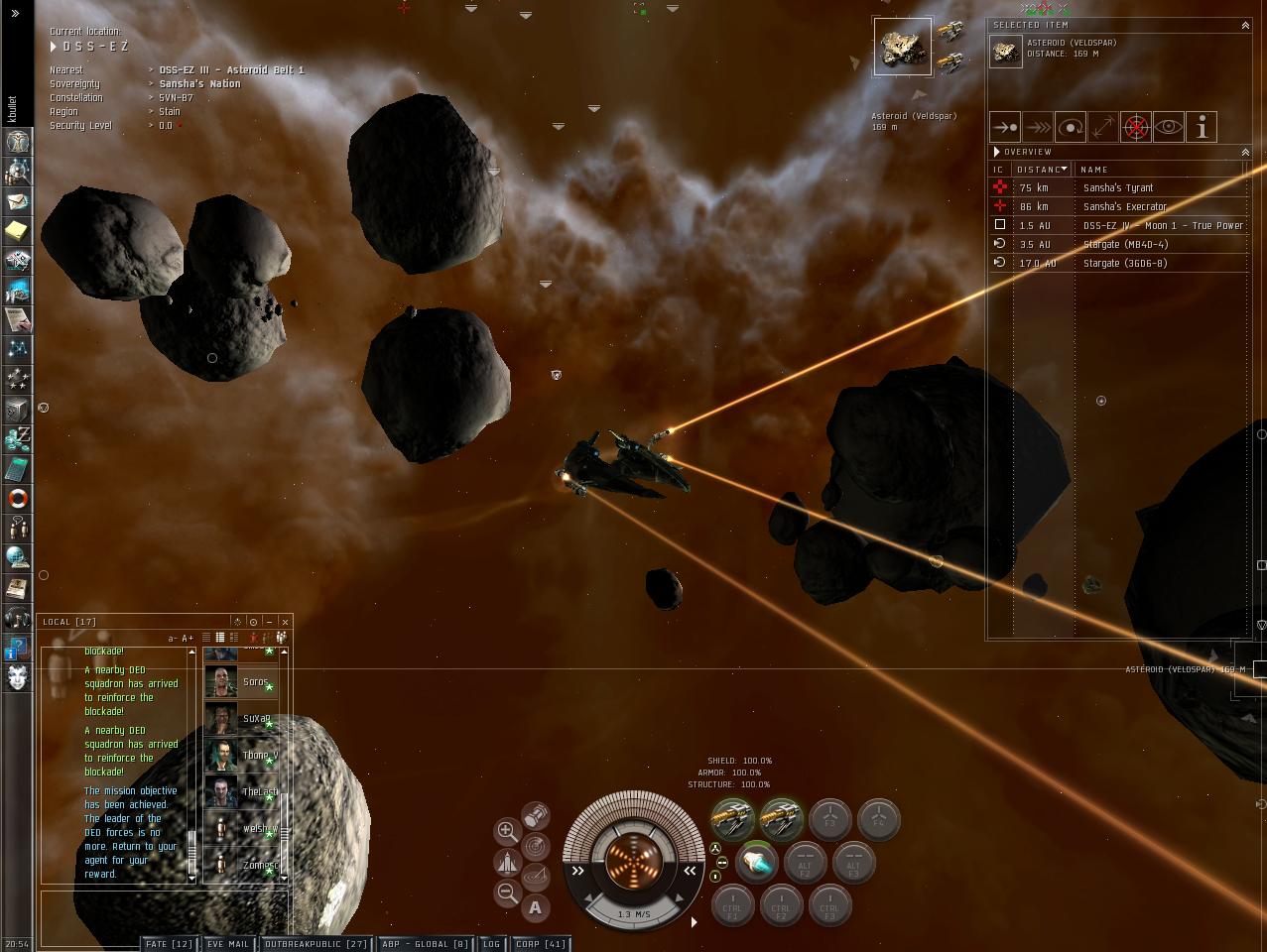
Task: Show info on the selected Veldspar asteroid
Action: click(1202, 127)
